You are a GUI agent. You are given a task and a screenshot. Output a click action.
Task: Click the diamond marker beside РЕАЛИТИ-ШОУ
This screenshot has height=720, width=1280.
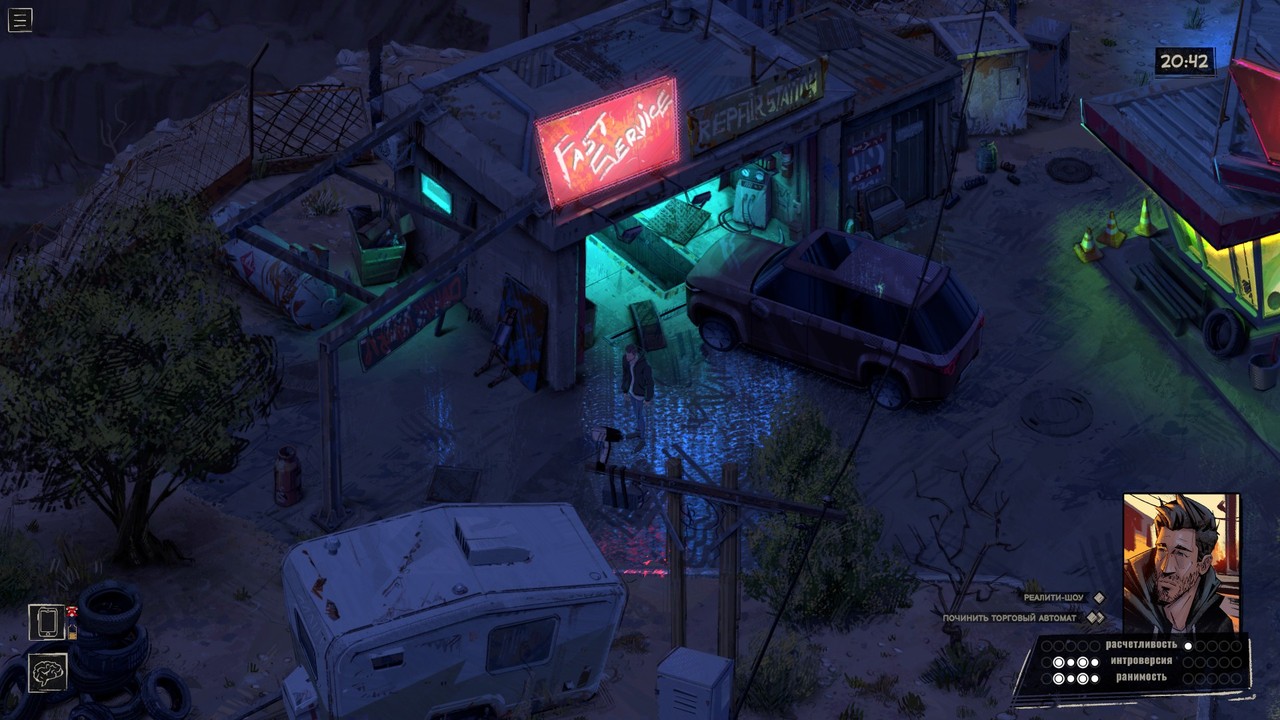[x=1099, y=598]
